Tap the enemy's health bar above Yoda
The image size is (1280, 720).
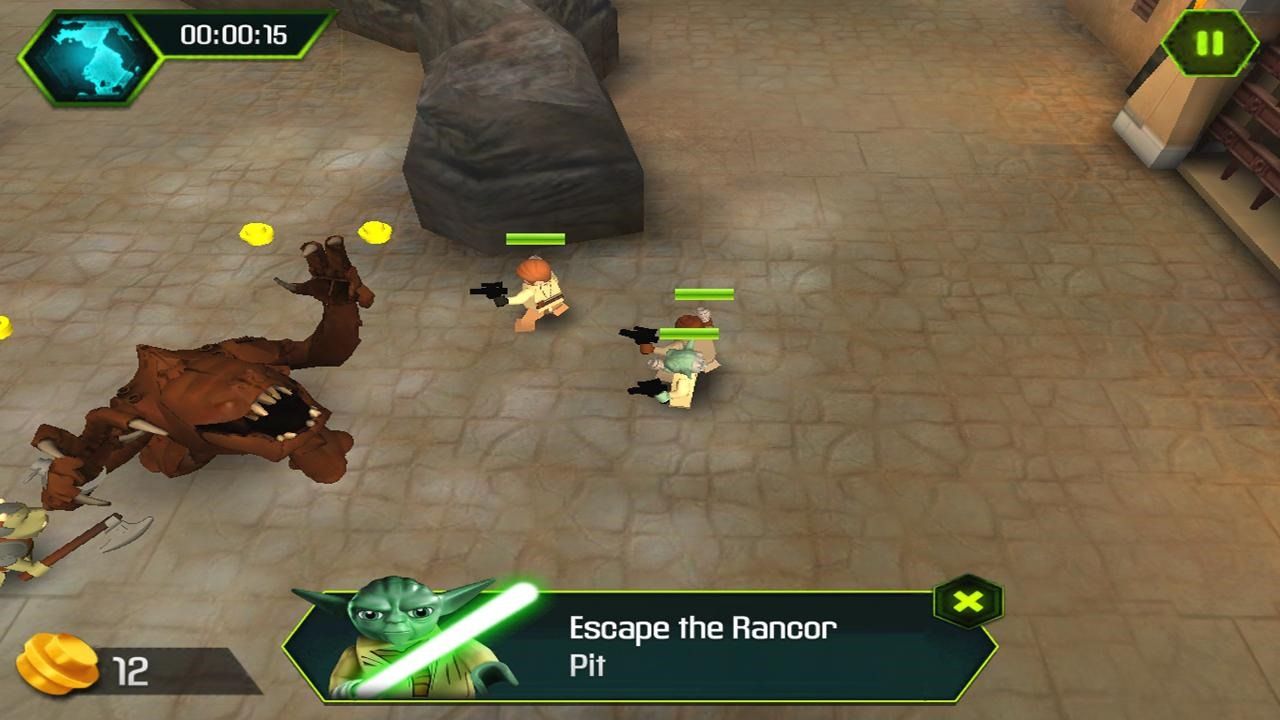703,293
